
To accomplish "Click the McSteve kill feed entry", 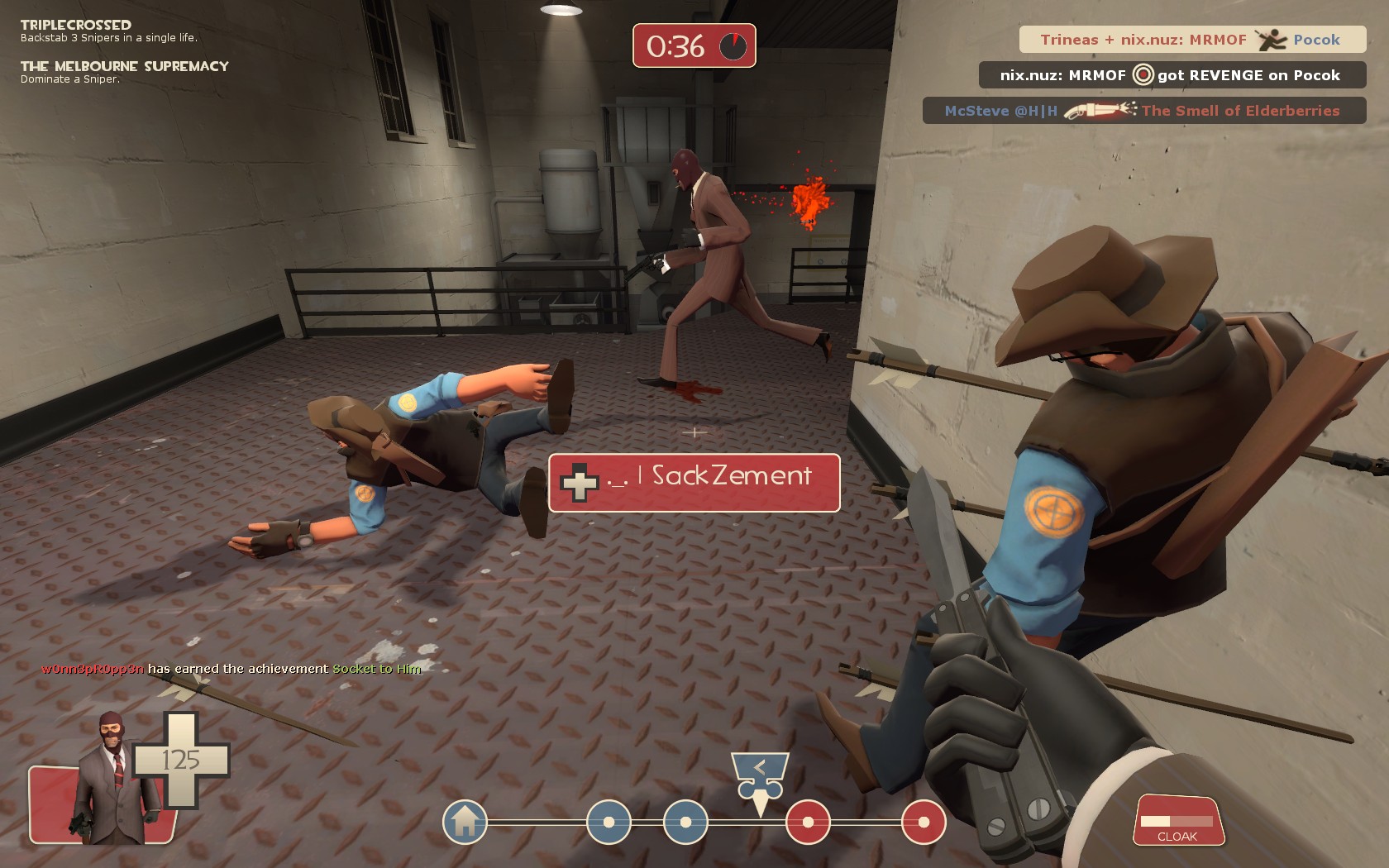I will tap(1143, 111).
